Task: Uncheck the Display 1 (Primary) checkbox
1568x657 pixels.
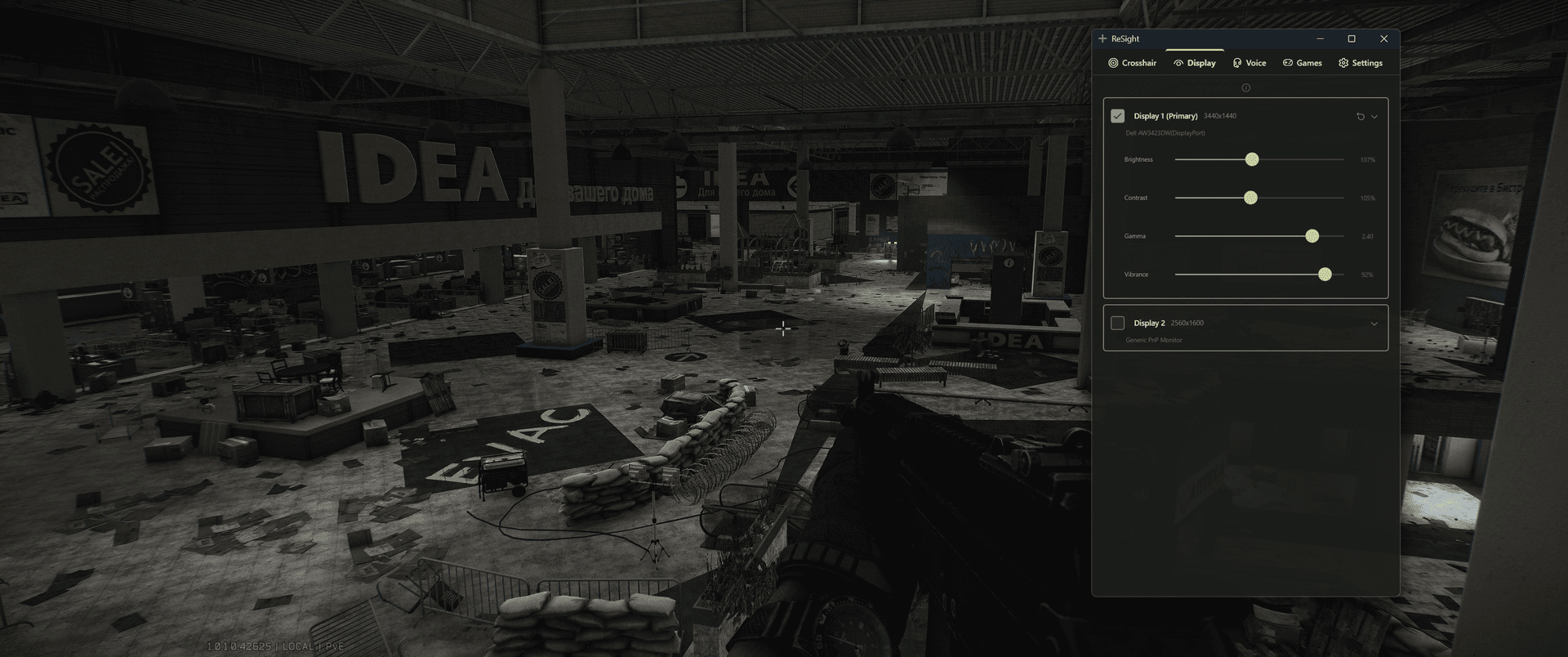Action: [1117, 116]
